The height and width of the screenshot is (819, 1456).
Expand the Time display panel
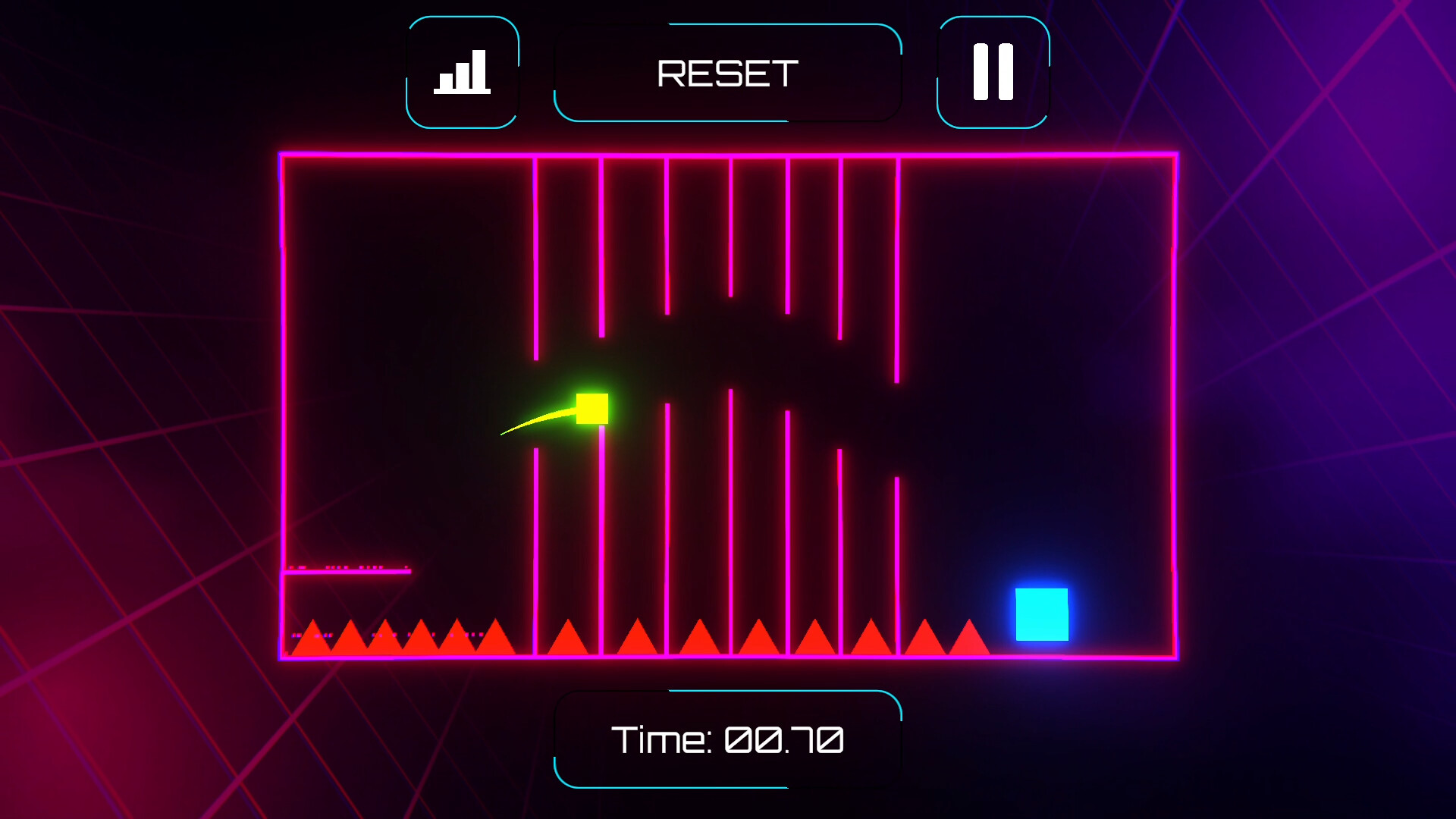728,739
